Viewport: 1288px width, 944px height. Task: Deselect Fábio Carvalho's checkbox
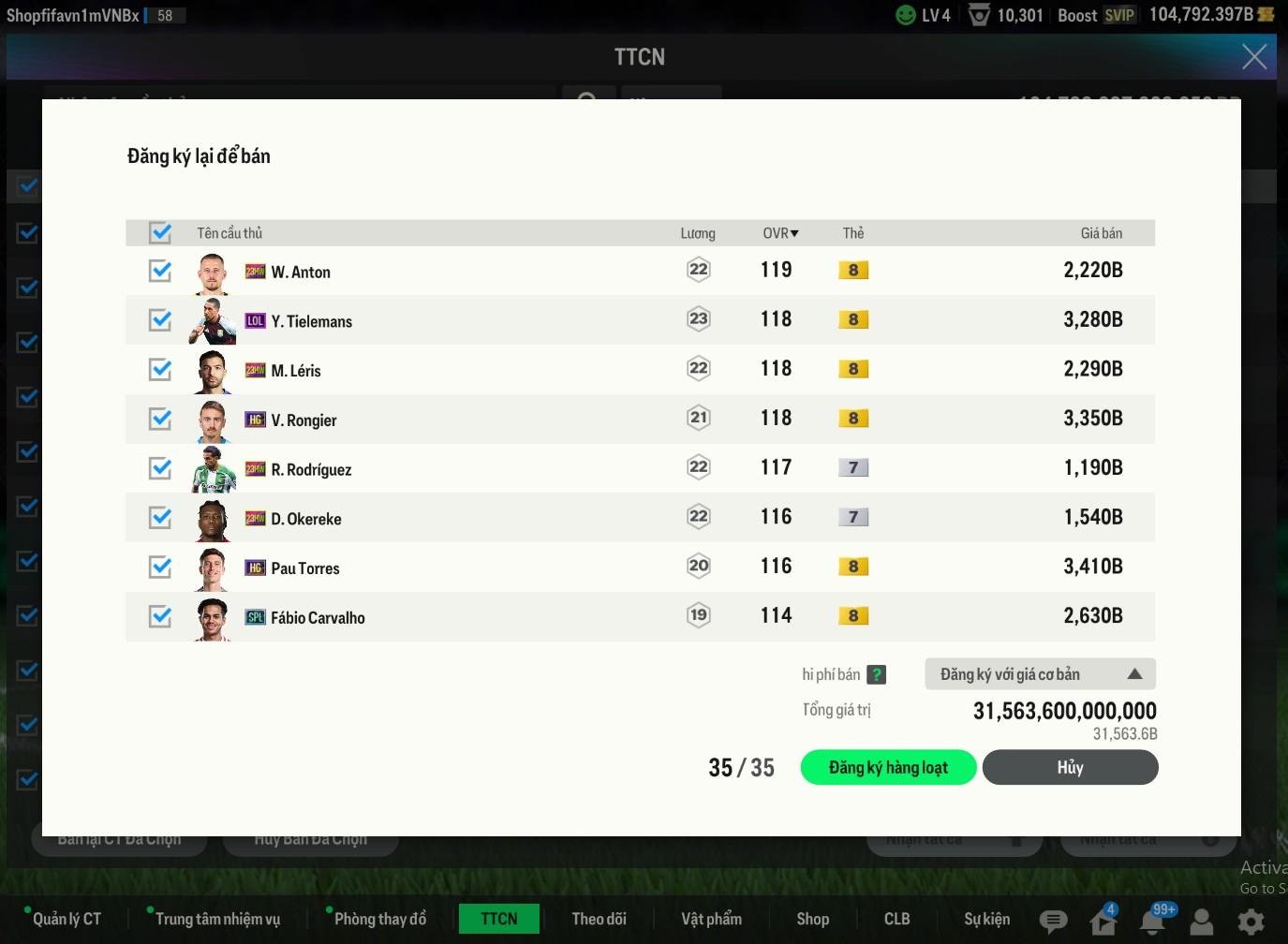[160, 616]
